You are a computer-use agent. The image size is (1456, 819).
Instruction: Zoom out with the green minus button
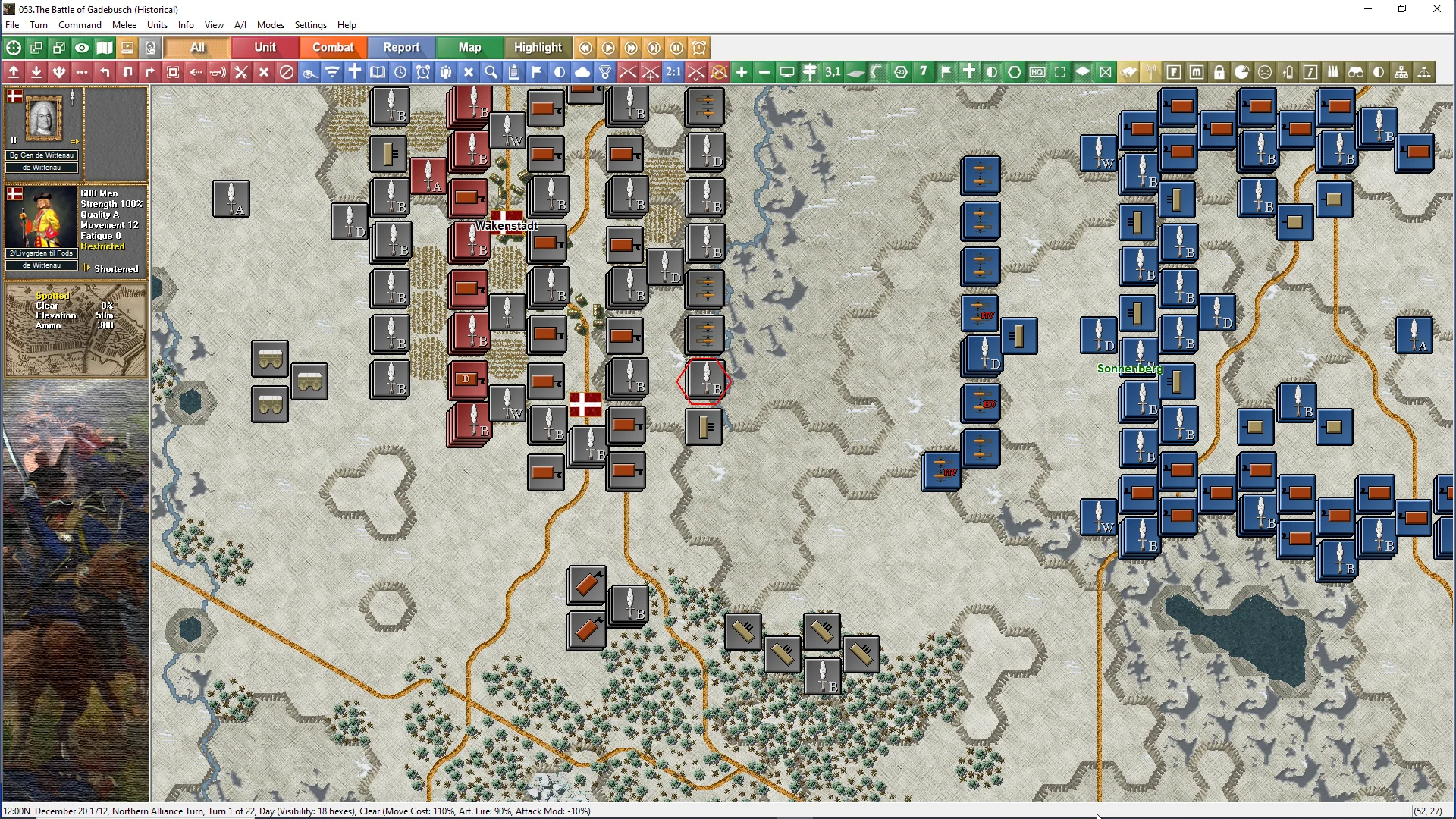[x=764, y=72]
